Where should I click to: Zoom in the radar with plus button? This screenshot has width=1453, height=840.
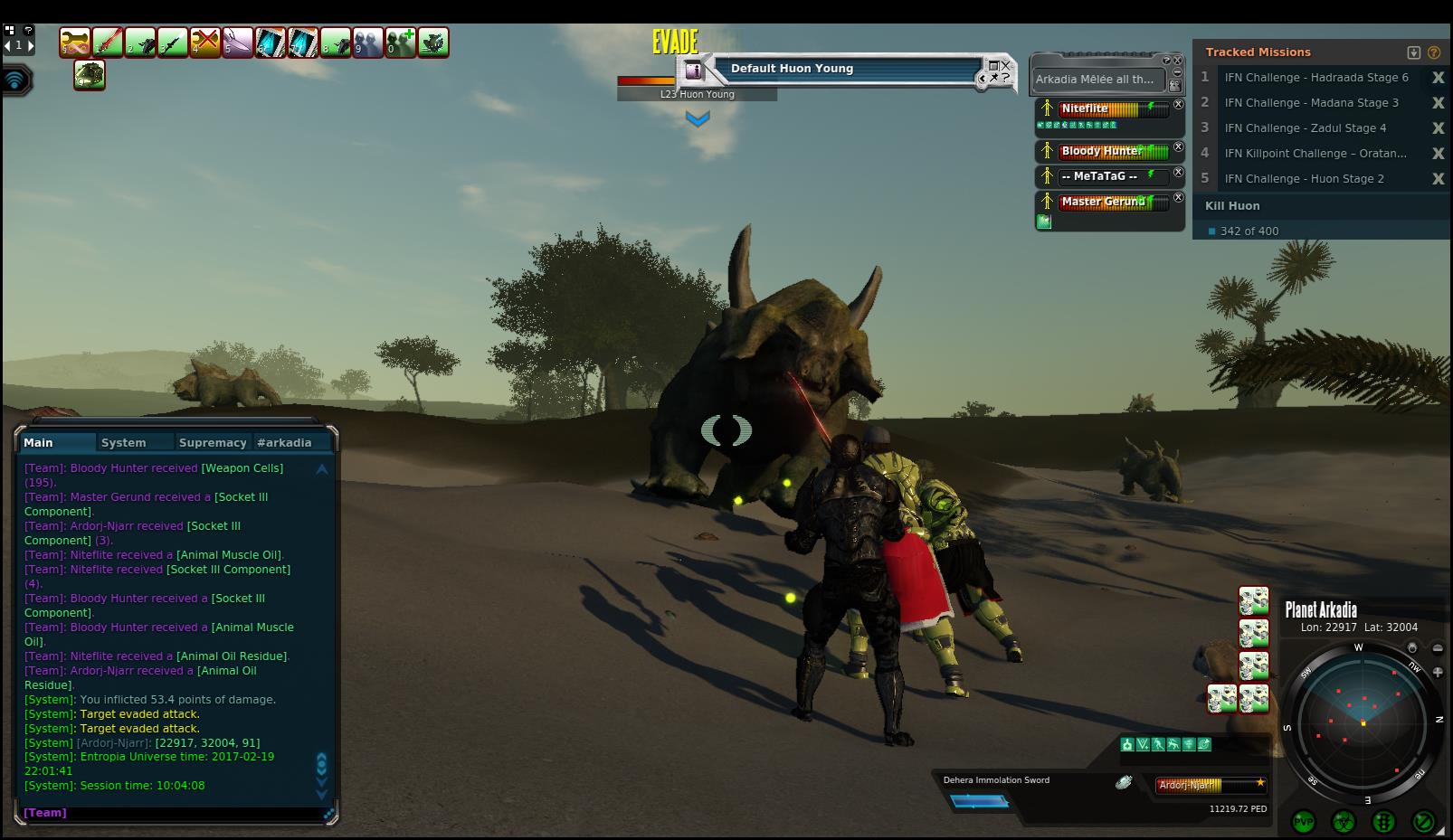tap(1438, 672)
